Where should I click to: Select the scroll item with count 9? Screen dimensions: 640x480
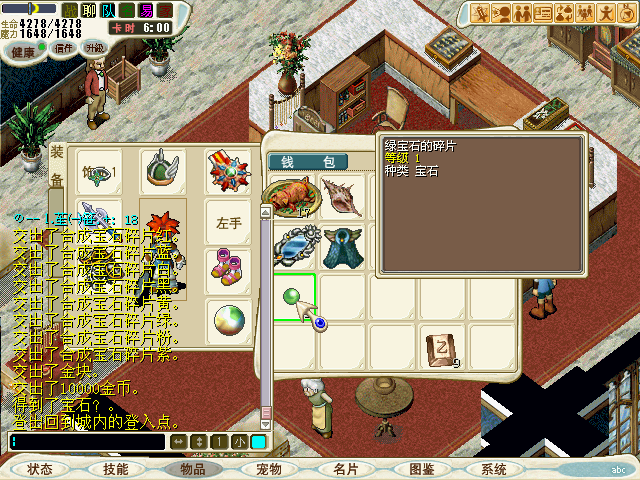coord(440,346)
